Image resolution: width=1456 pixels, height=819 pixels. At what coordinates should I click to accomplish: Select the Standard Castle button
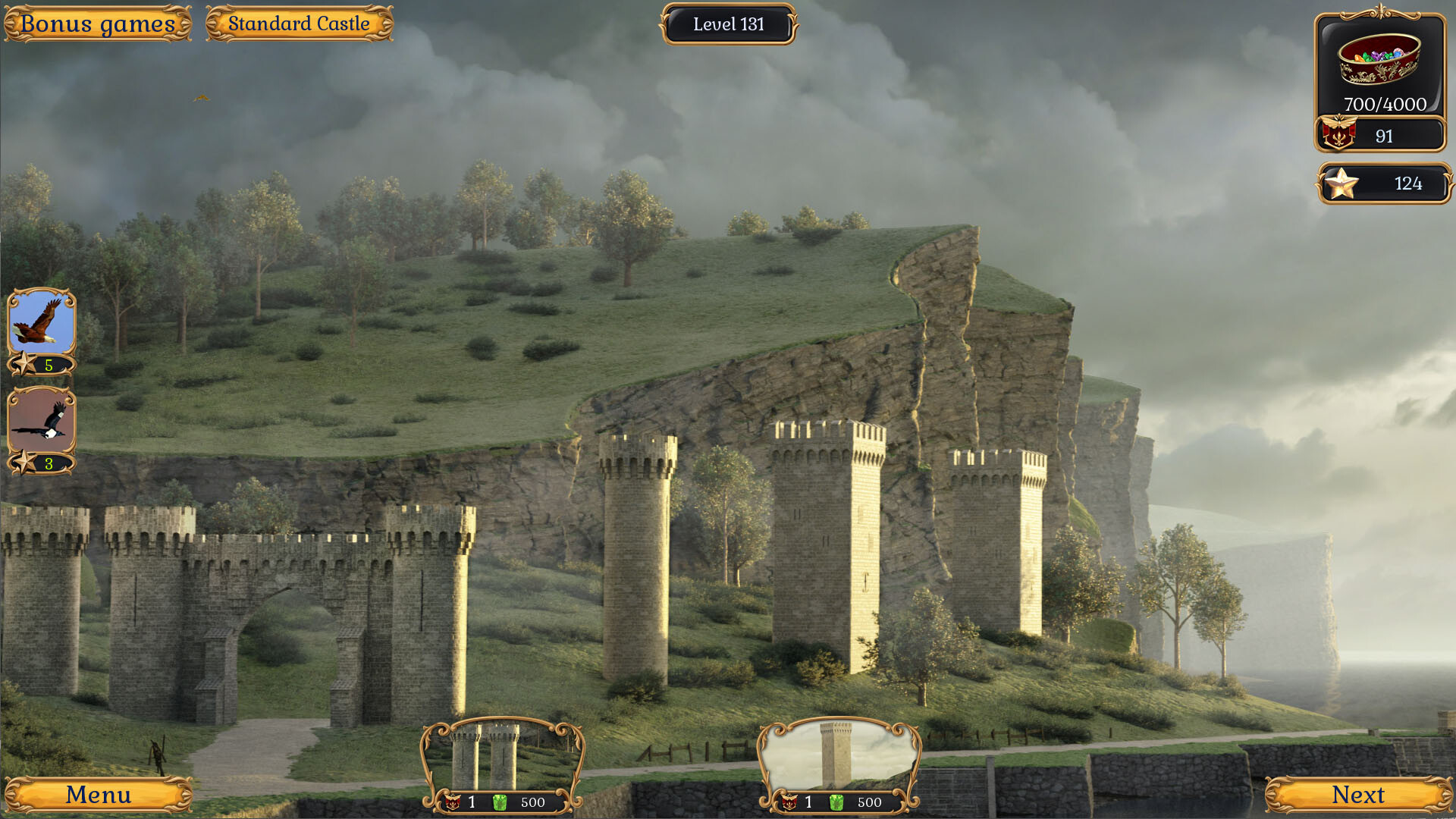[299, 24]
